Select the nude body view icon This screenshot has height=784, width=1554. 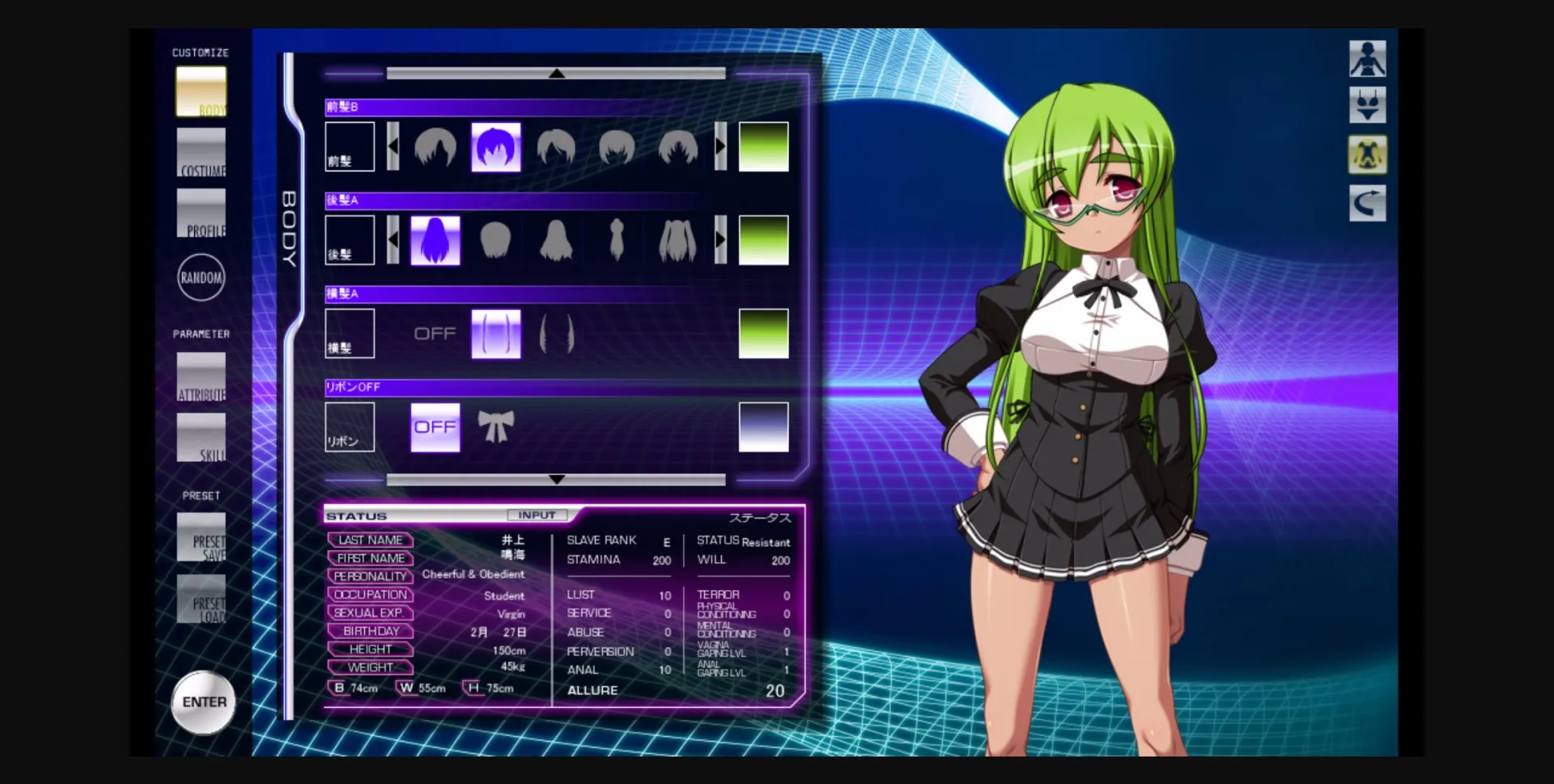1366,57
